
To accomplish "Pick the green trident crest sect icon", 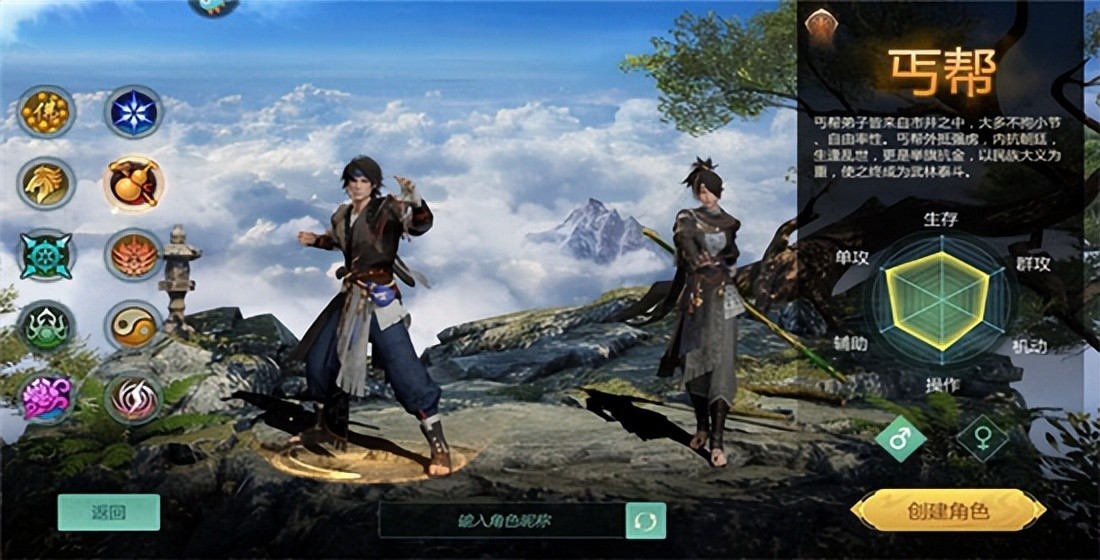I will [46, 327].
